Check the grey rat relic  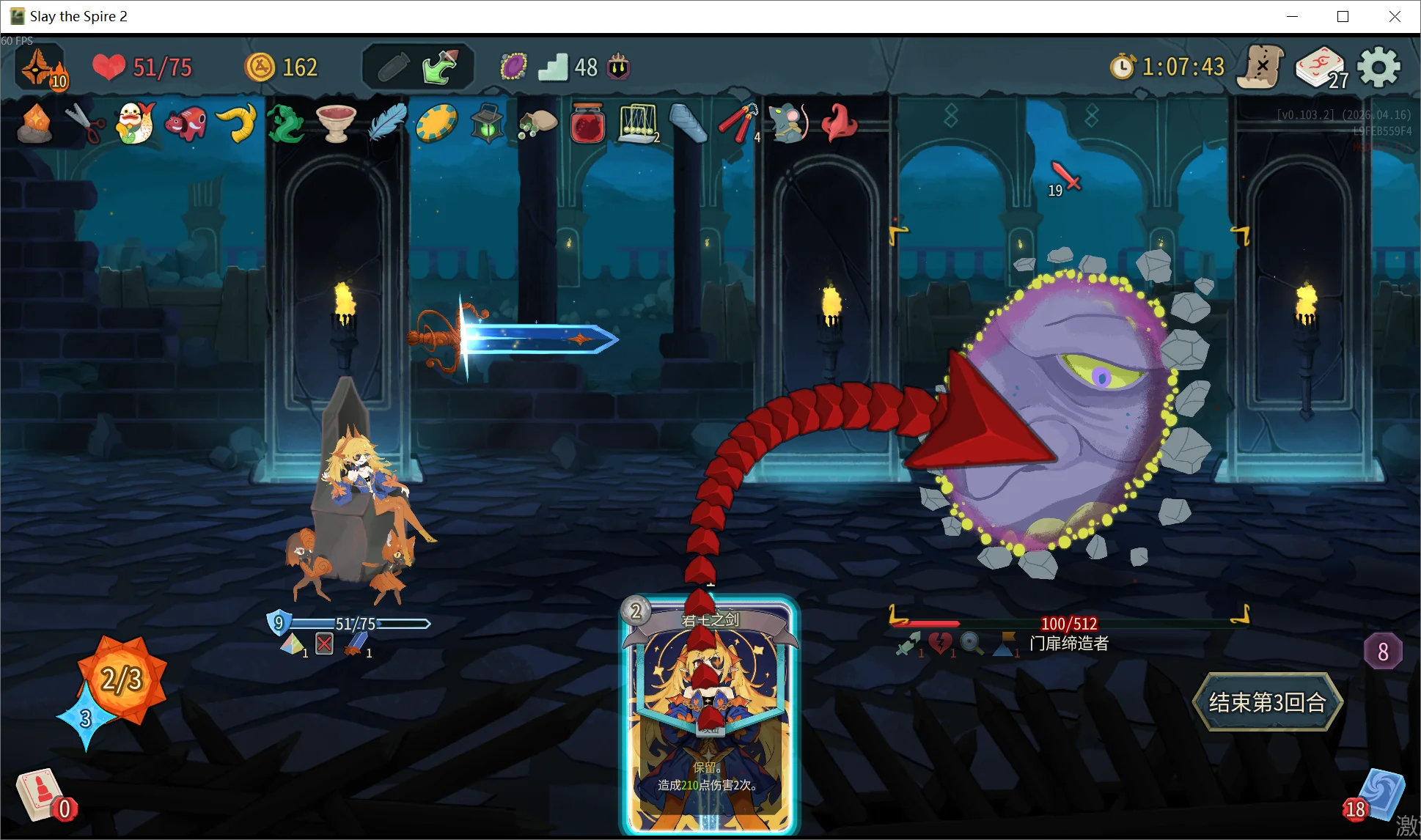pyautogui.click(x=787, y=122)
